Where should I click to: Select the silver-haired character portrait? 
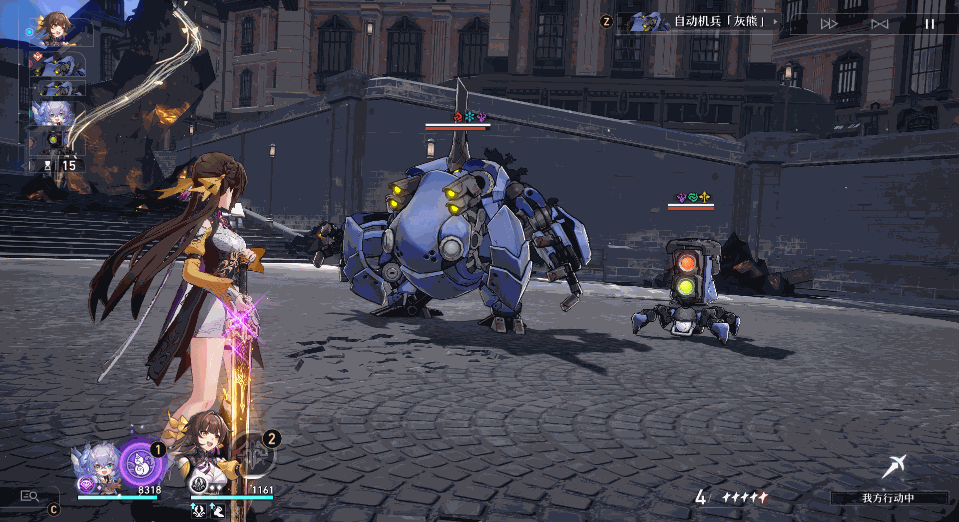point(97,468)
